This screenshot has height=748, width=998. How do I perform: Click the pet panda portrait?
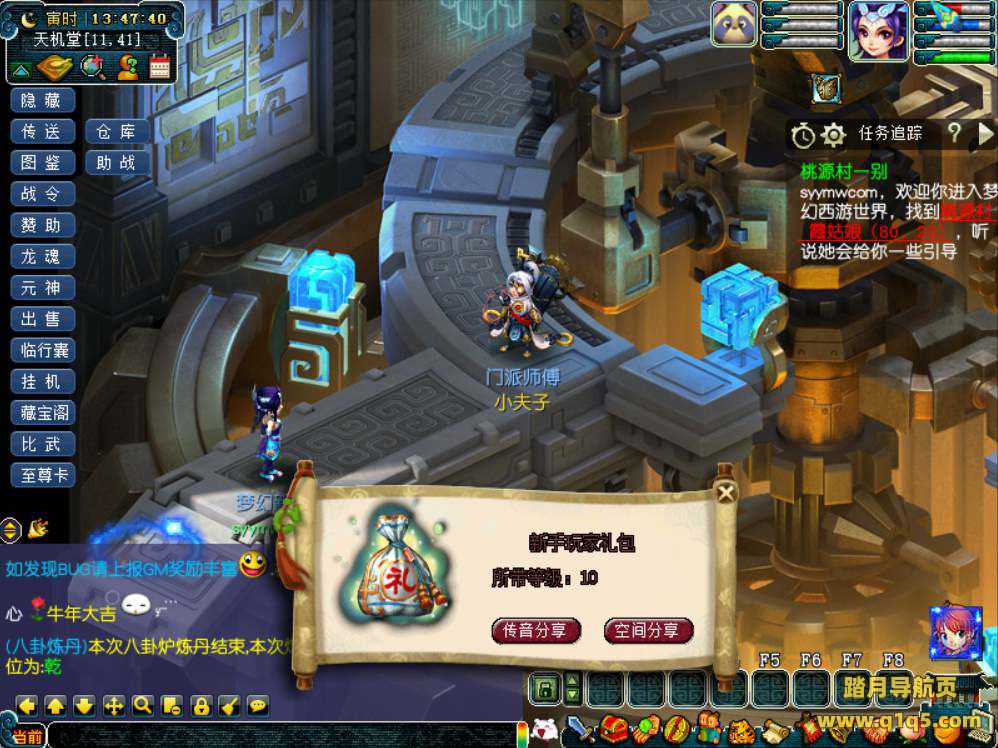coord(734,24)
